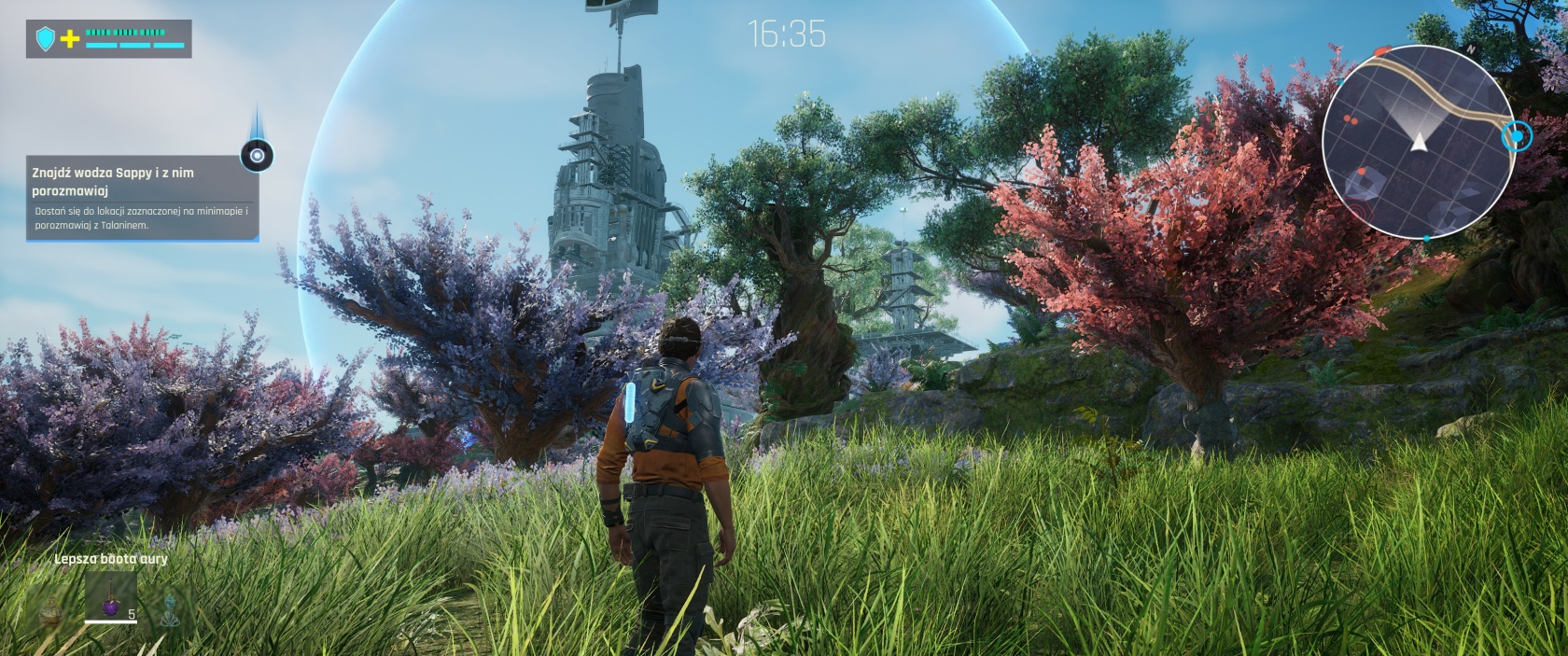Screen dimensions: 1568x656
Task: Click the quest waypoint beacon icon
Action: pyautogui.click(x=257, y=156)
